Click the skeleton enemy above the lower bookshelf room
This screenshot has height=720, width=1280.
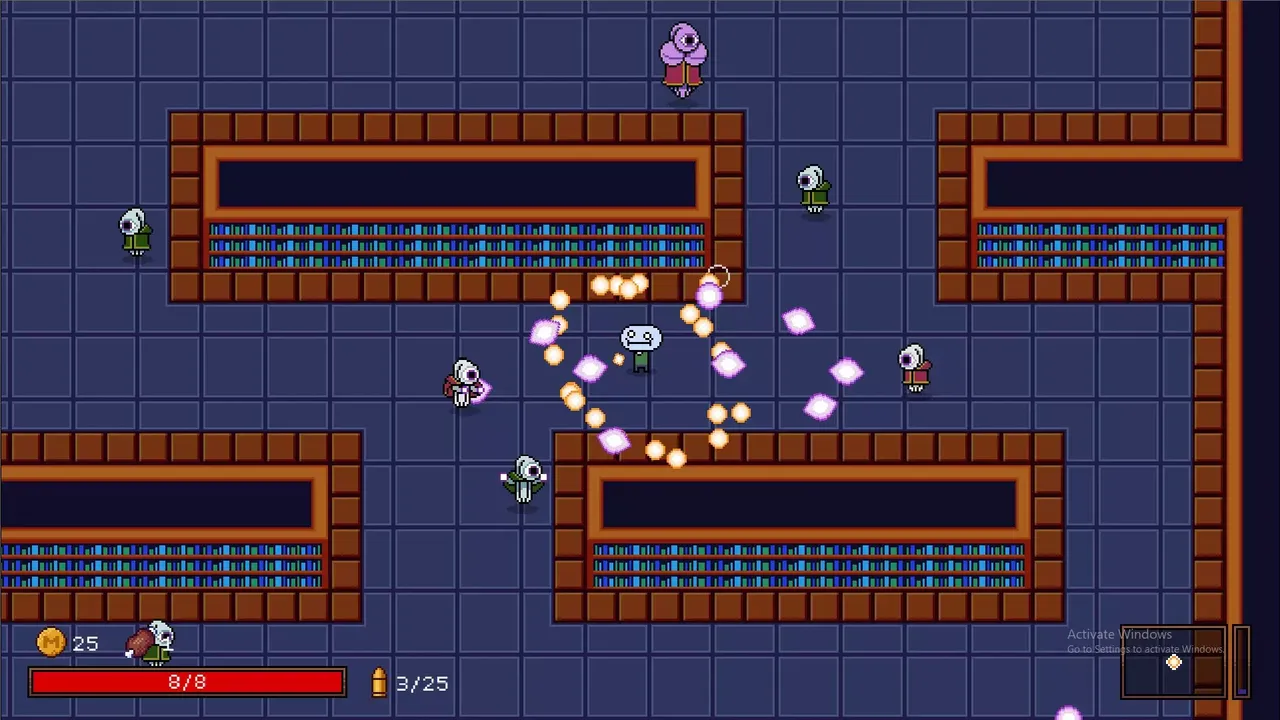pyautogui.click(x=524, y=478)
